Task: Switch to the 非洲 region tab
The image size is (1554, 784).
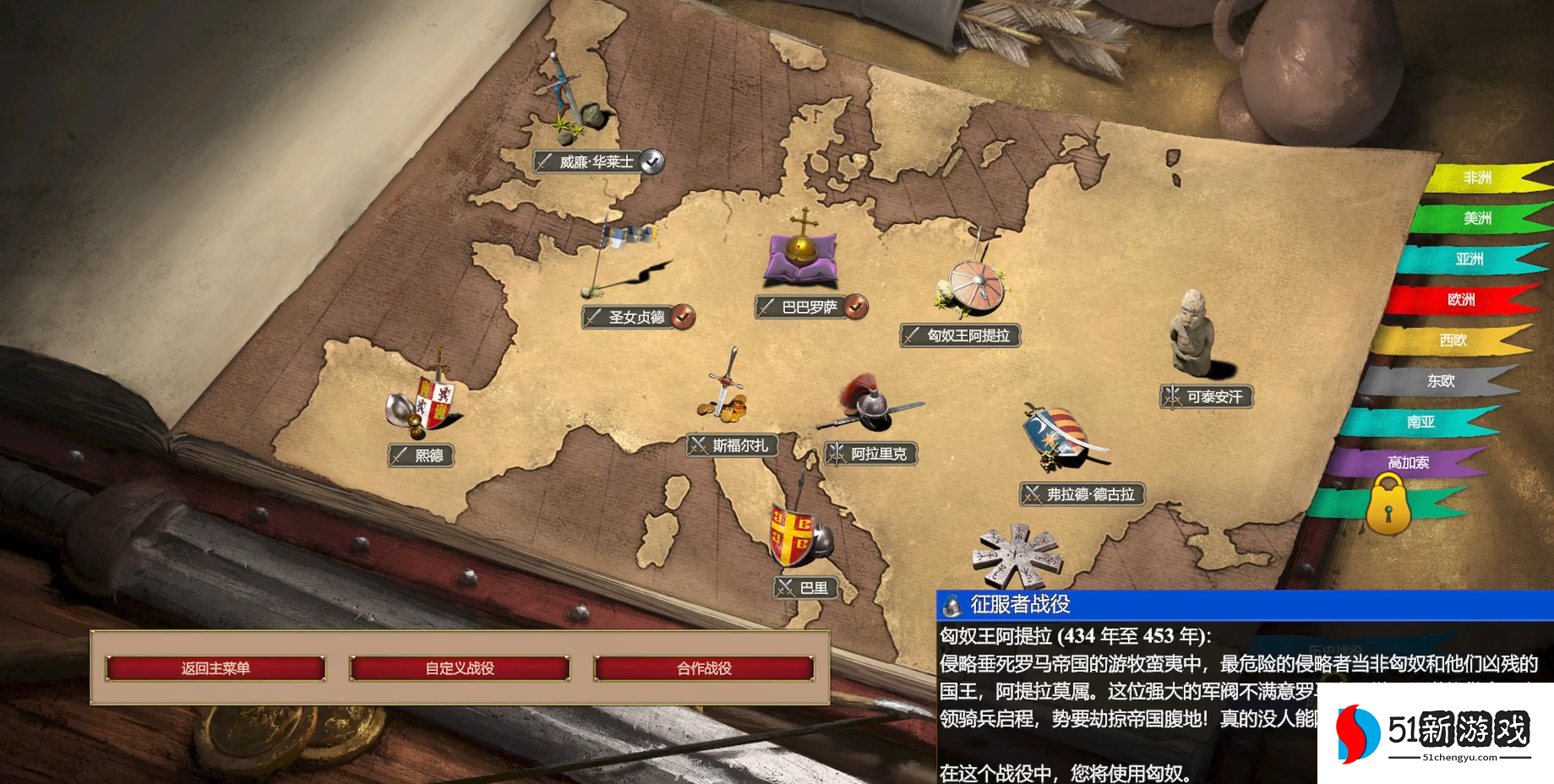Action: (1477, 177)
